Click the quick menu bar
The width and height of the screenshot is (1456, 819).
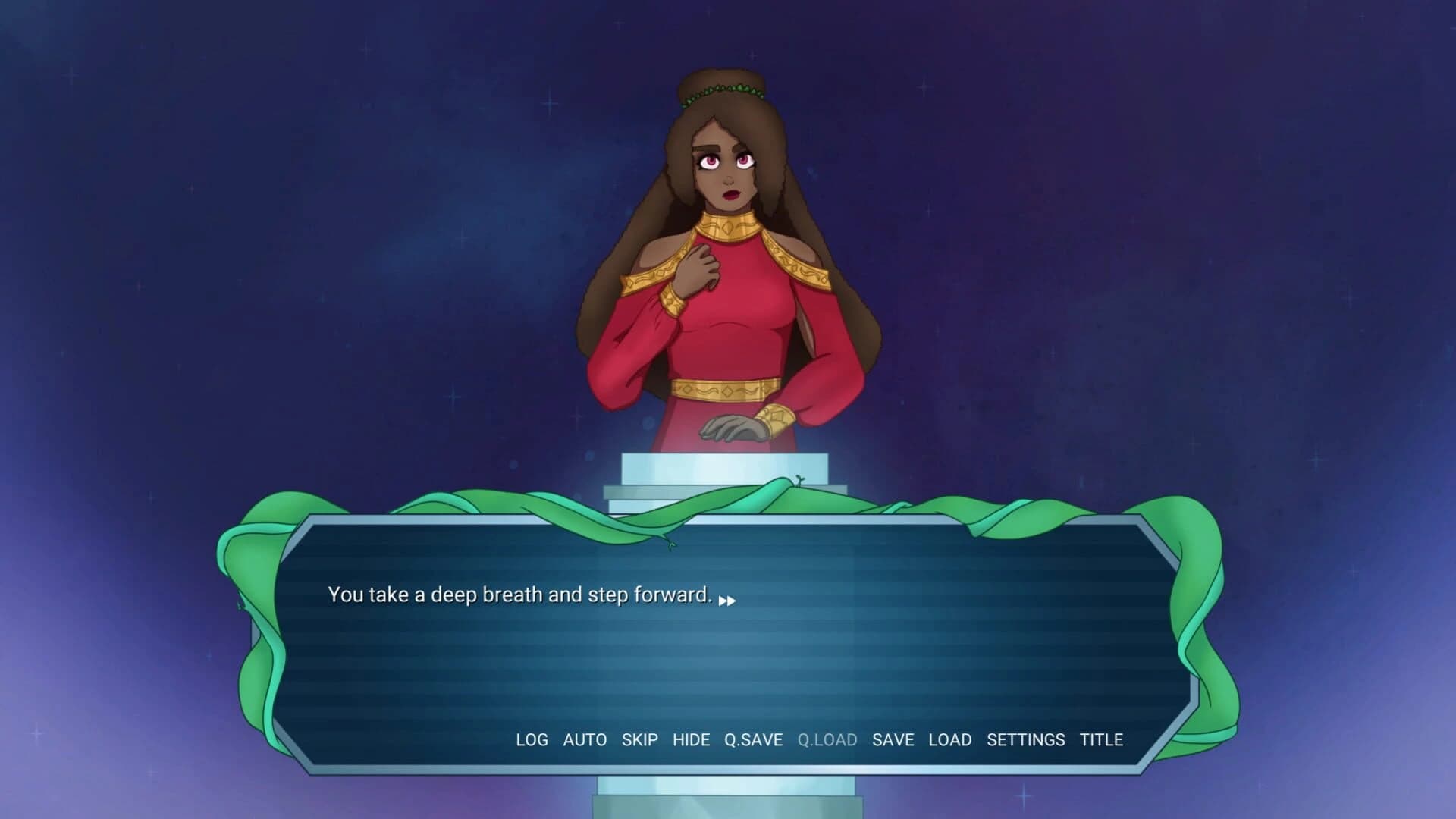819,740
